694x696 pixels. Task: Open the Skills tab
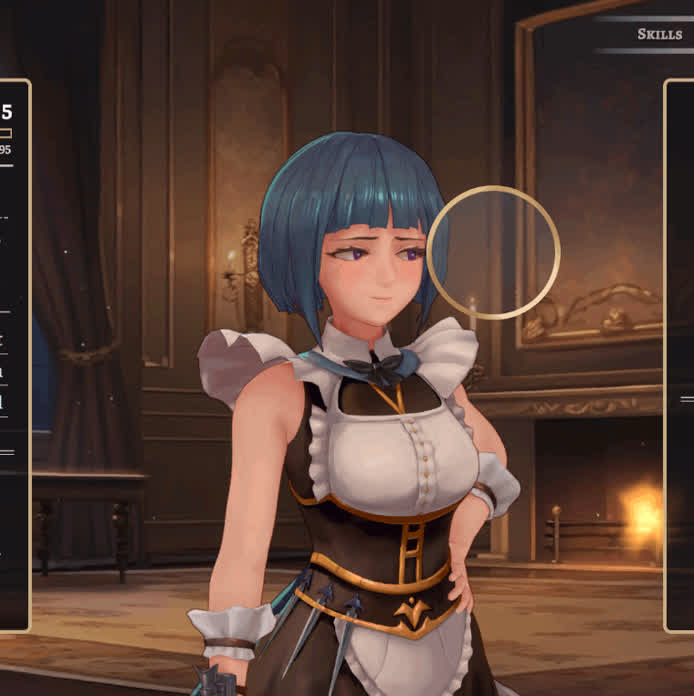point(659,34)
